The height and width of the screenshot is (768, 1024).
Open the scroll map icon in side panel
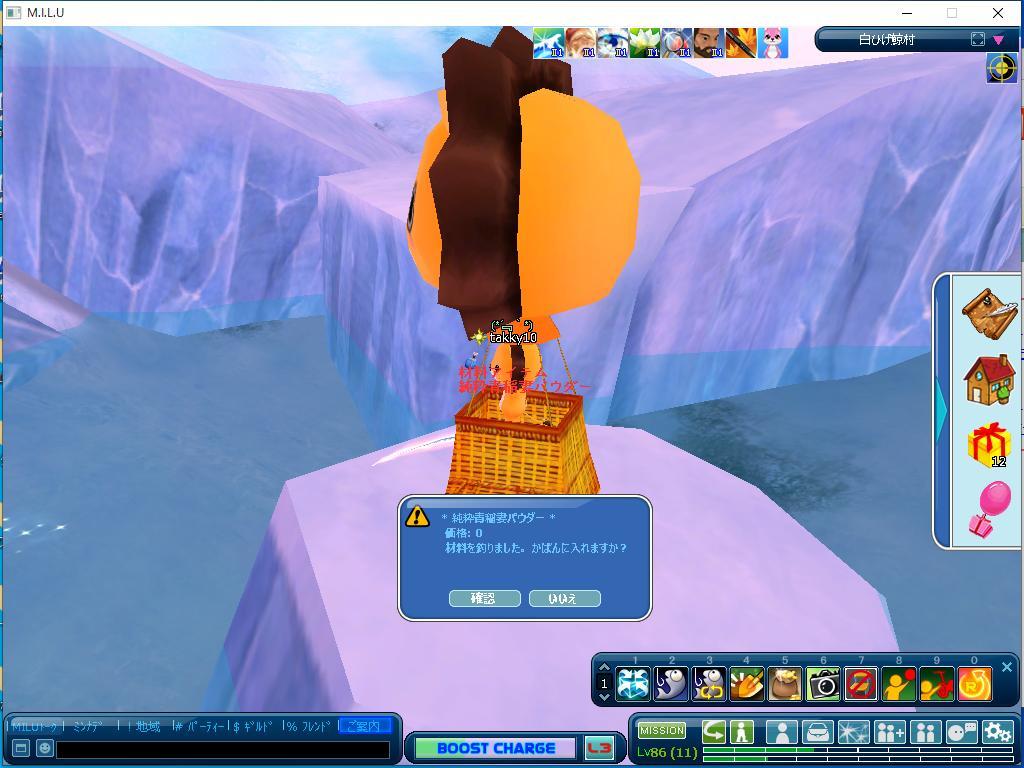989,312
